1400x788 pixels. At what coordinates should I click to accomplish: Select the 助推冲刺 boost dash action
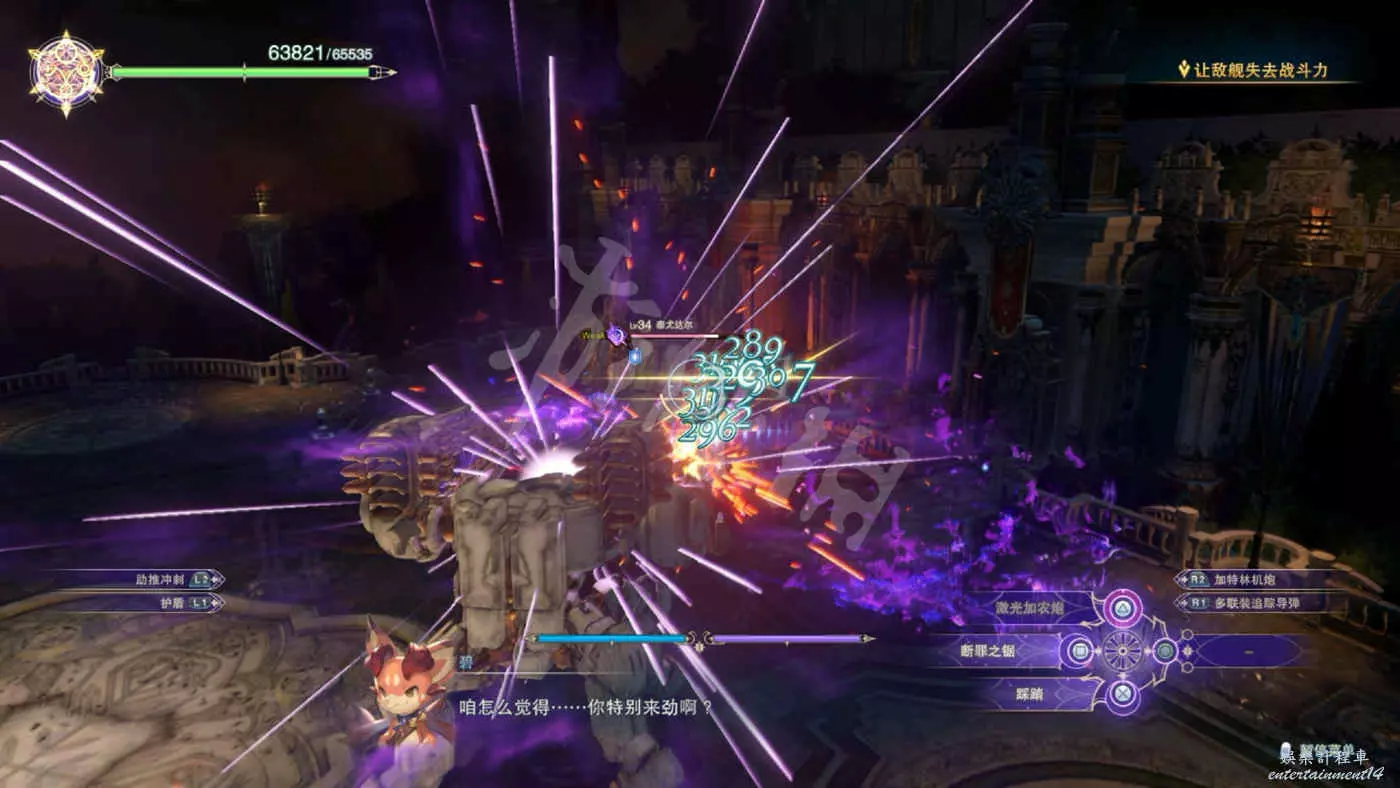pyautogui.click(x=160, y=579)
